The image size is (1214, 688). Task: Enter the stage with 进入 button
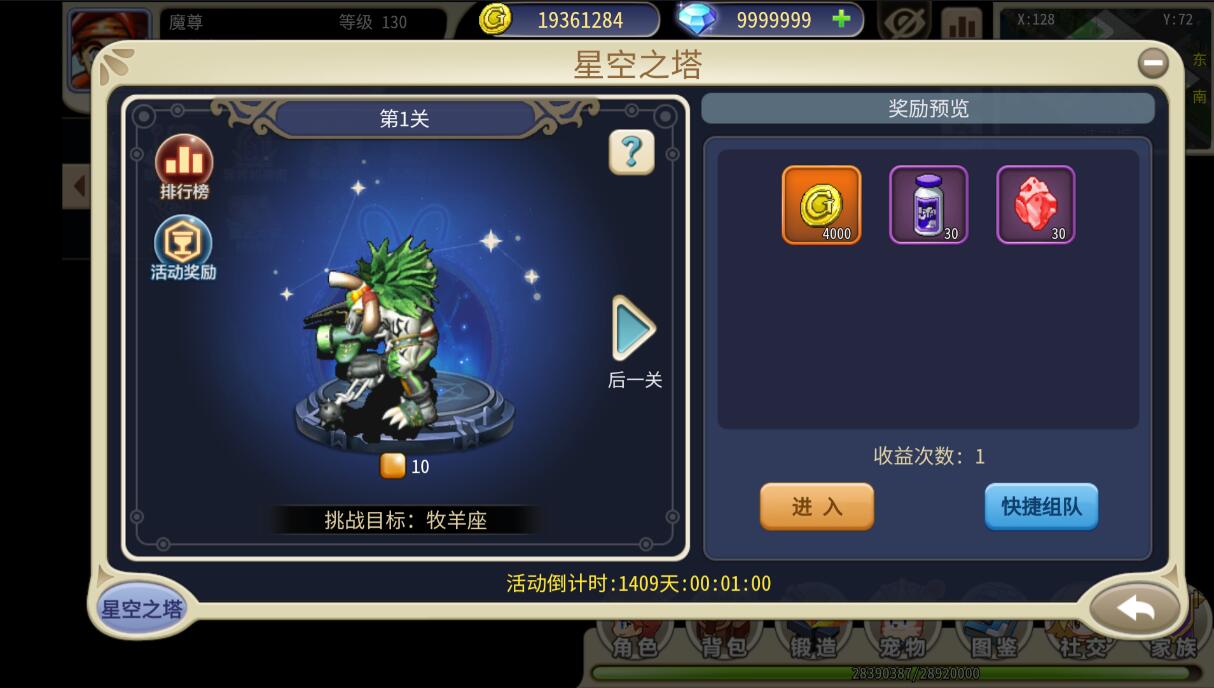817,507
